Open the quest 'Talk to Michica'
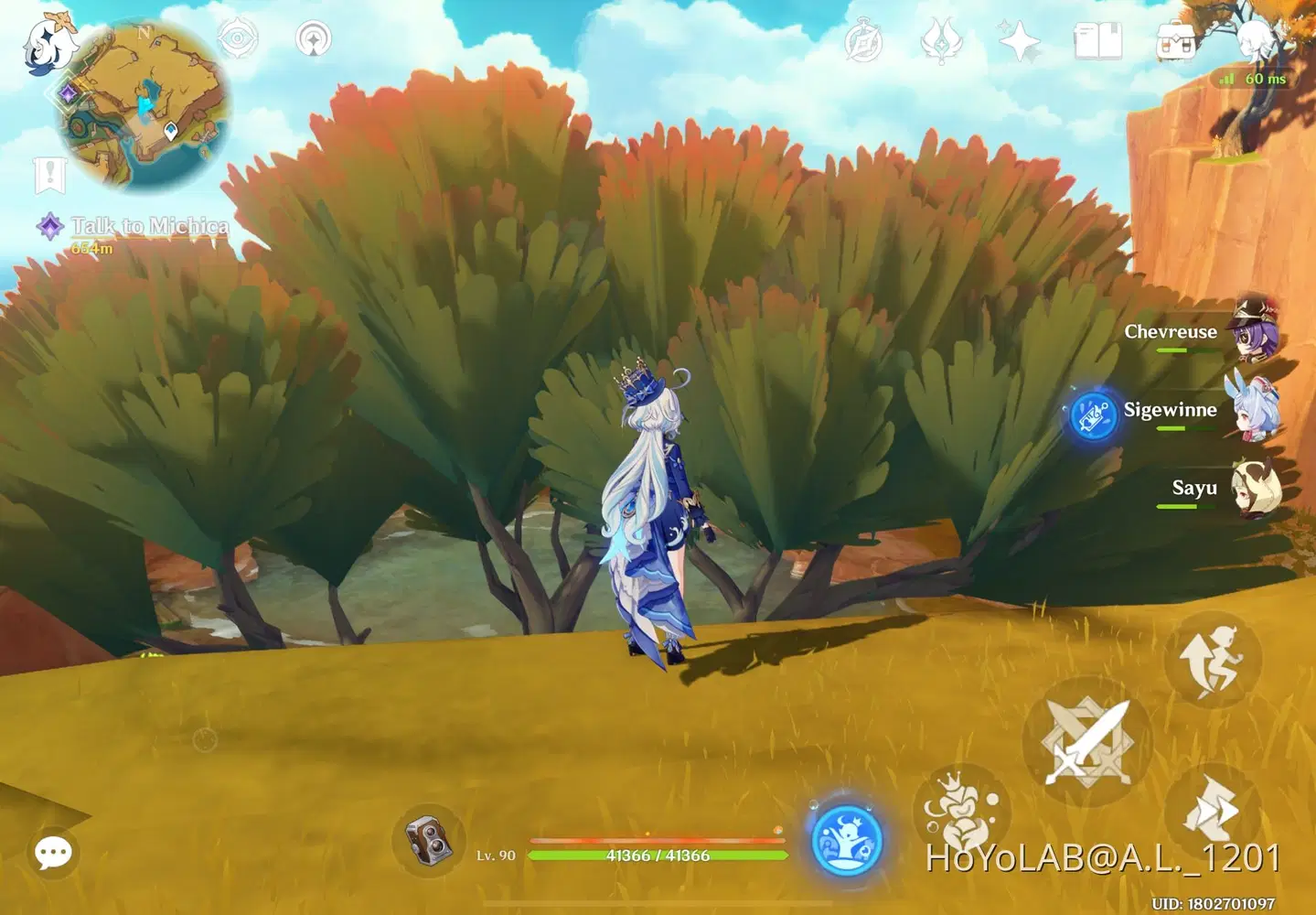 [142, 226]
